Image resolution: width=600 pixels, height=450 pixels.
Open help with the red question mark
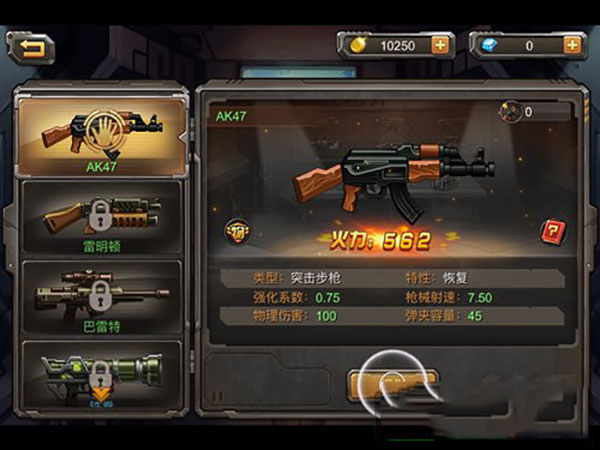pos(551,231)
